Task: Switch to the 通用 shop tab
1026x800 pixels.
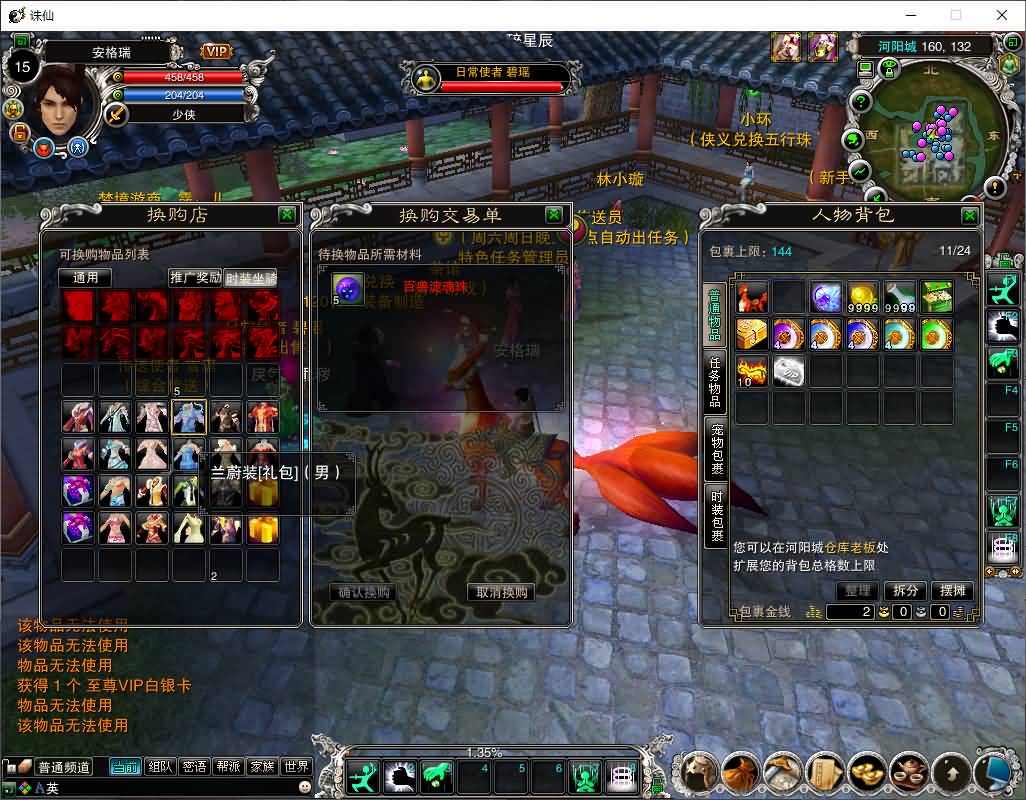Action: pos(86,278)
